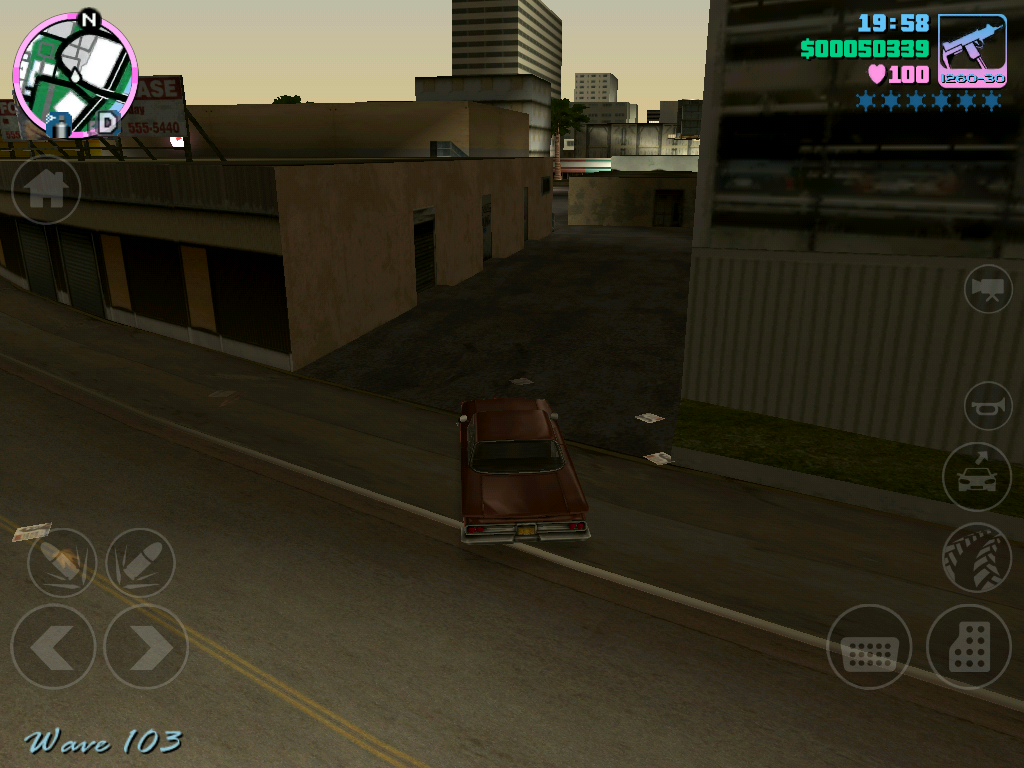Tap the Wave 103 radio station label
The width and height of the screenshot is (1024, 768).
coord(104,742)
